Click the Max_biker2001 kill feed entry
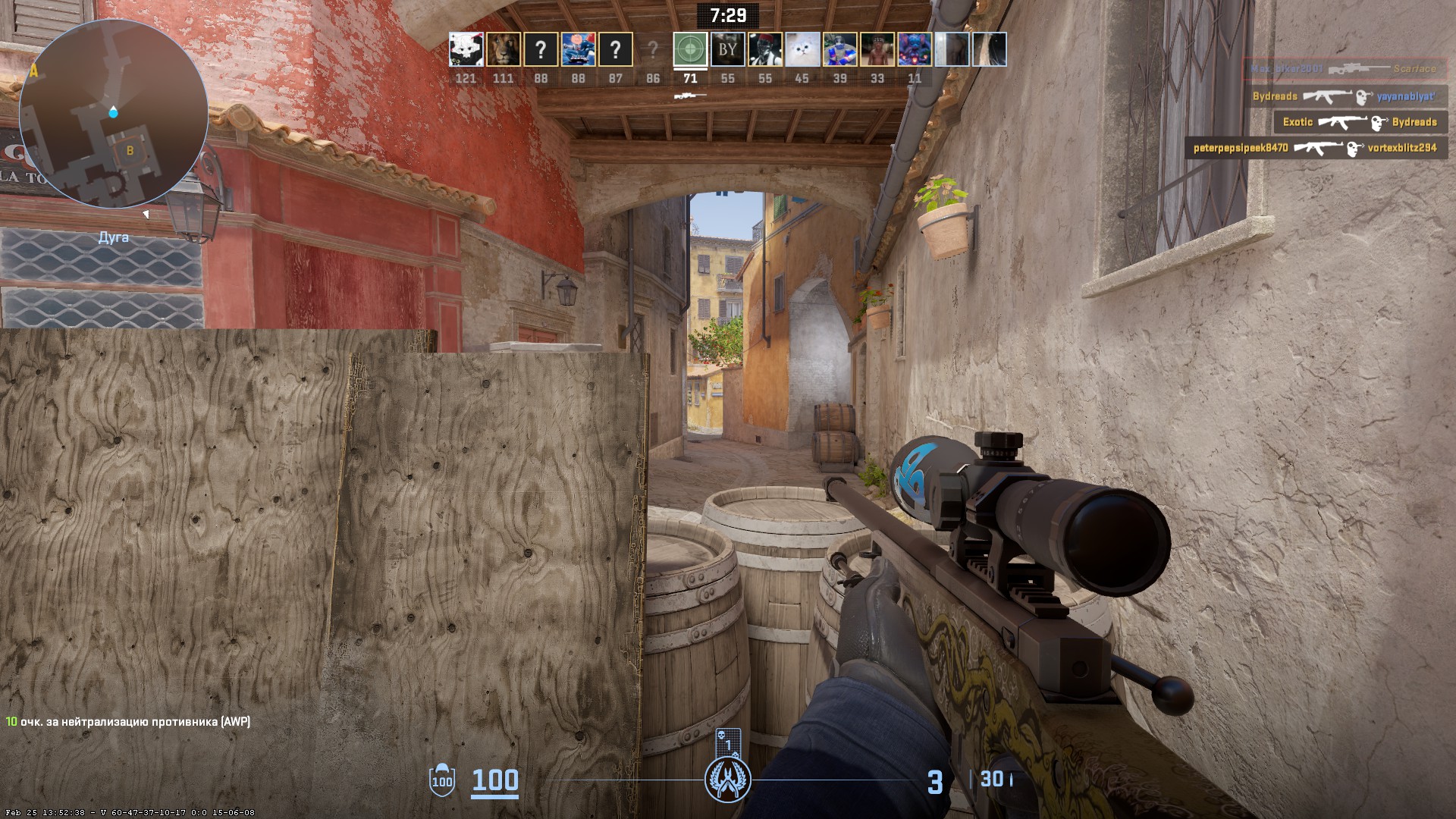This screenshot has width=1456, height=819. click(x=1344, y=69)
